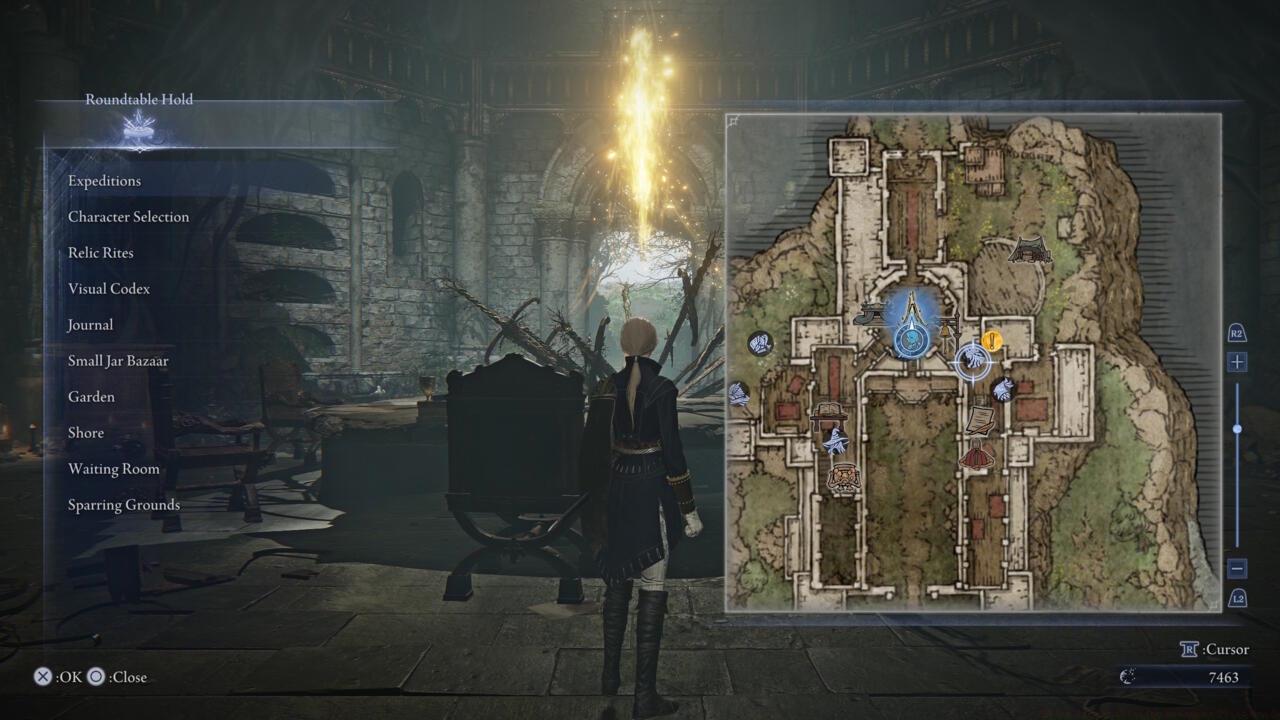Viewport: 1280px width, 720px height.
Task: Select Sparring Grounds from the list
Action: tap(124, 504)
